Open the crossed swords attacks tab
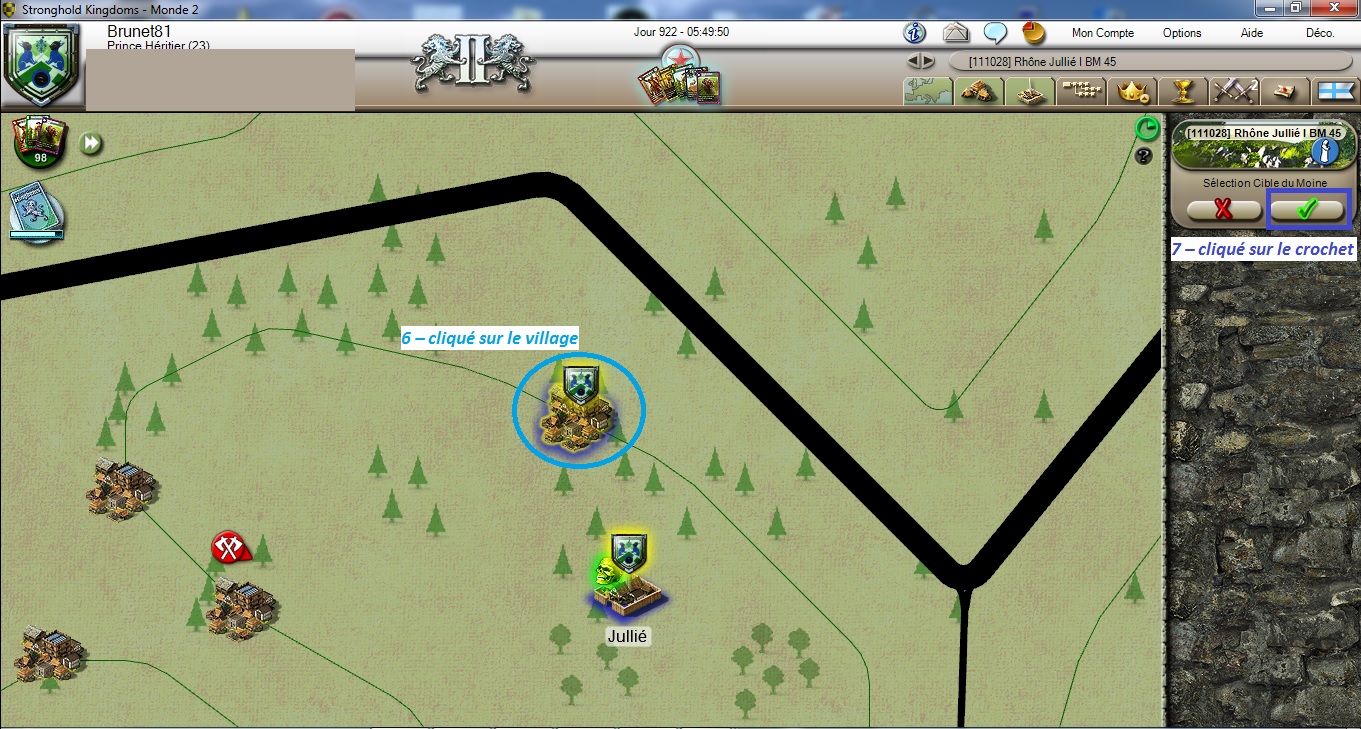 coord(1233,91)
